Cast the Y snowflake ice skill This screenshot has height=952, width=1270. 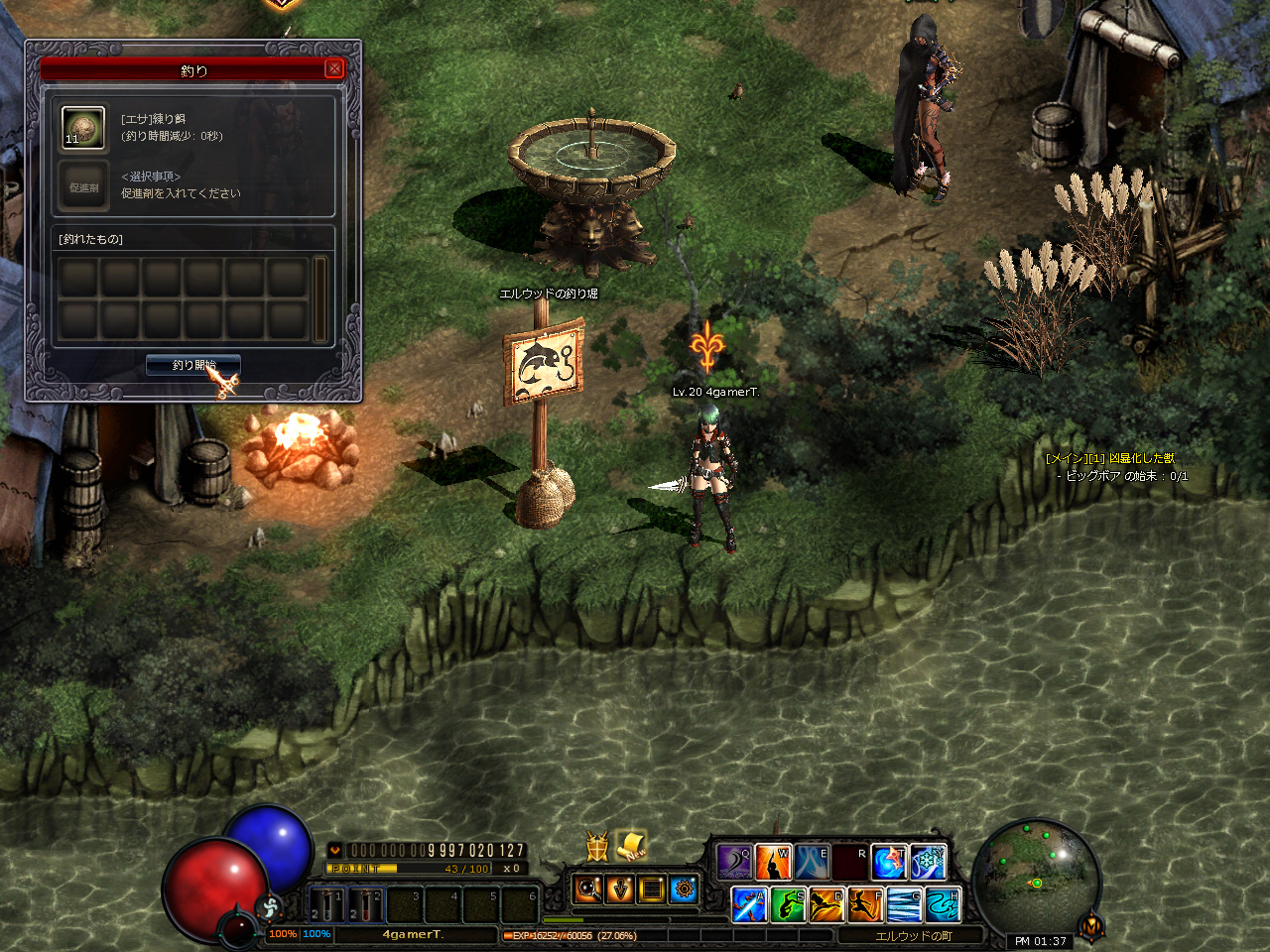point(929,862)
